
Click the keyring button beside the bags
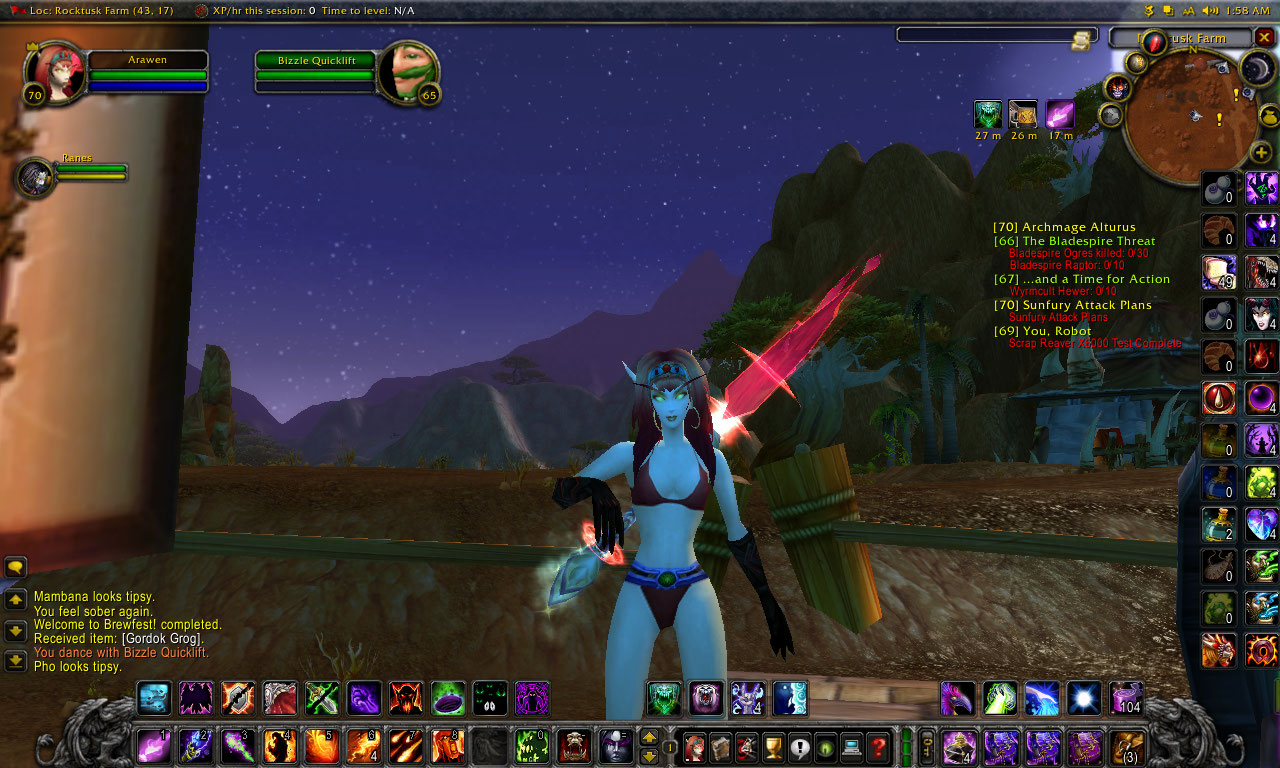pyautogui.click(x=927, y=746)
